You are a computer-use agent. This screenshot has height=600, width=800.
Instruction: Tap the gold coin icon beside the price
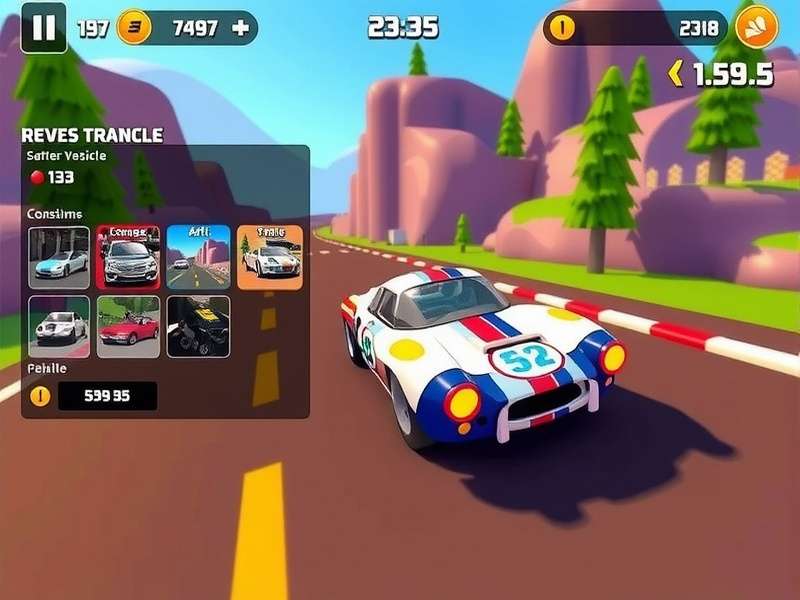coord(40,396)
